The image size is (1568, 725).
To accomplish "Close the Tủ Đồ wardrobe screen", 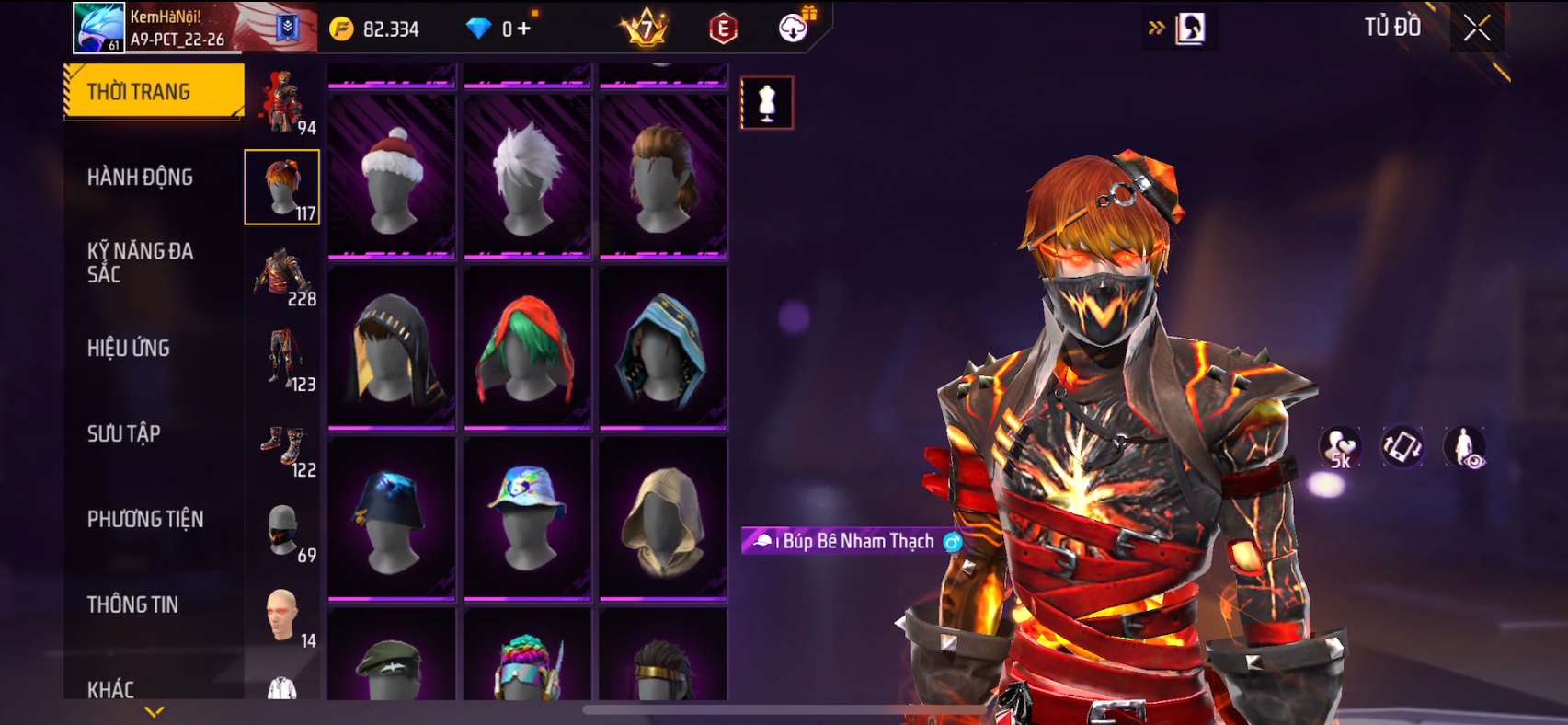I will pos(1477,29).
